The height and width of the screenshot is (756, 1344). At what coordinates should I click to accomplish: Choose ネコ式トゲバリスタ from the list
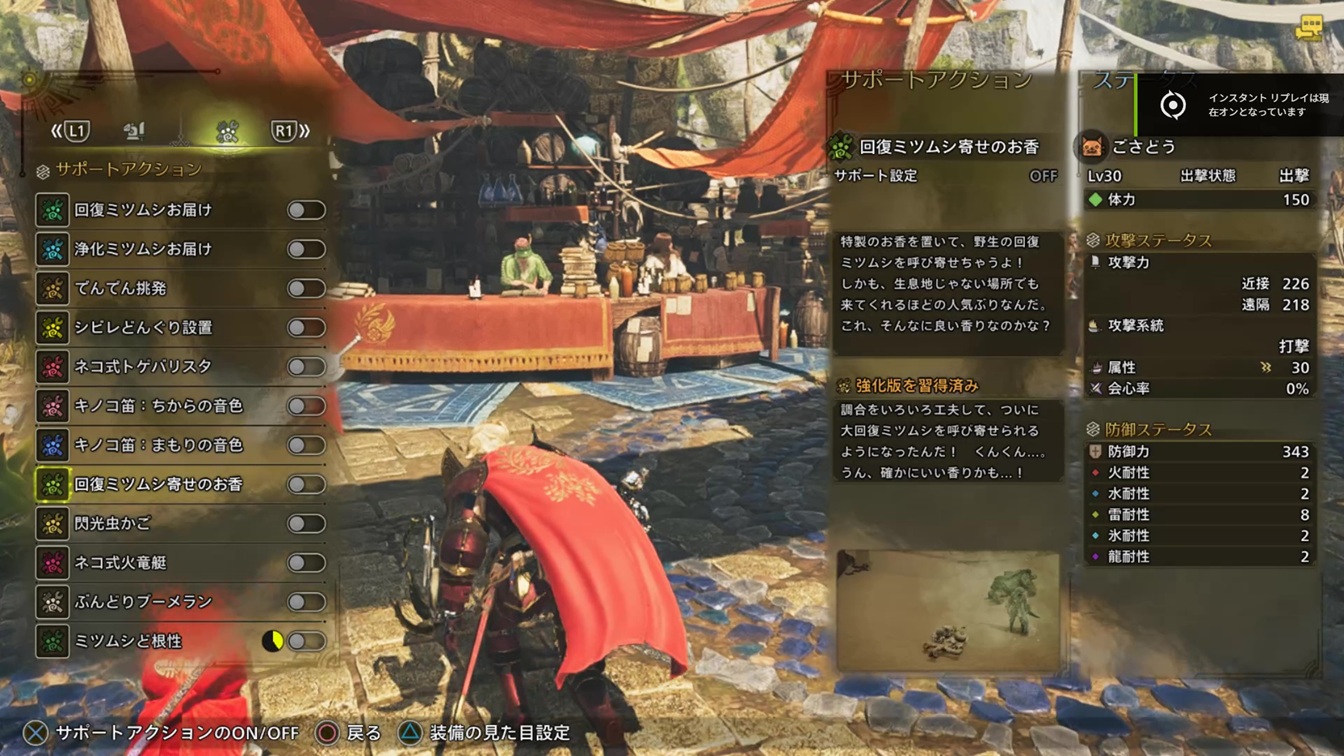[x=143, y=366]
